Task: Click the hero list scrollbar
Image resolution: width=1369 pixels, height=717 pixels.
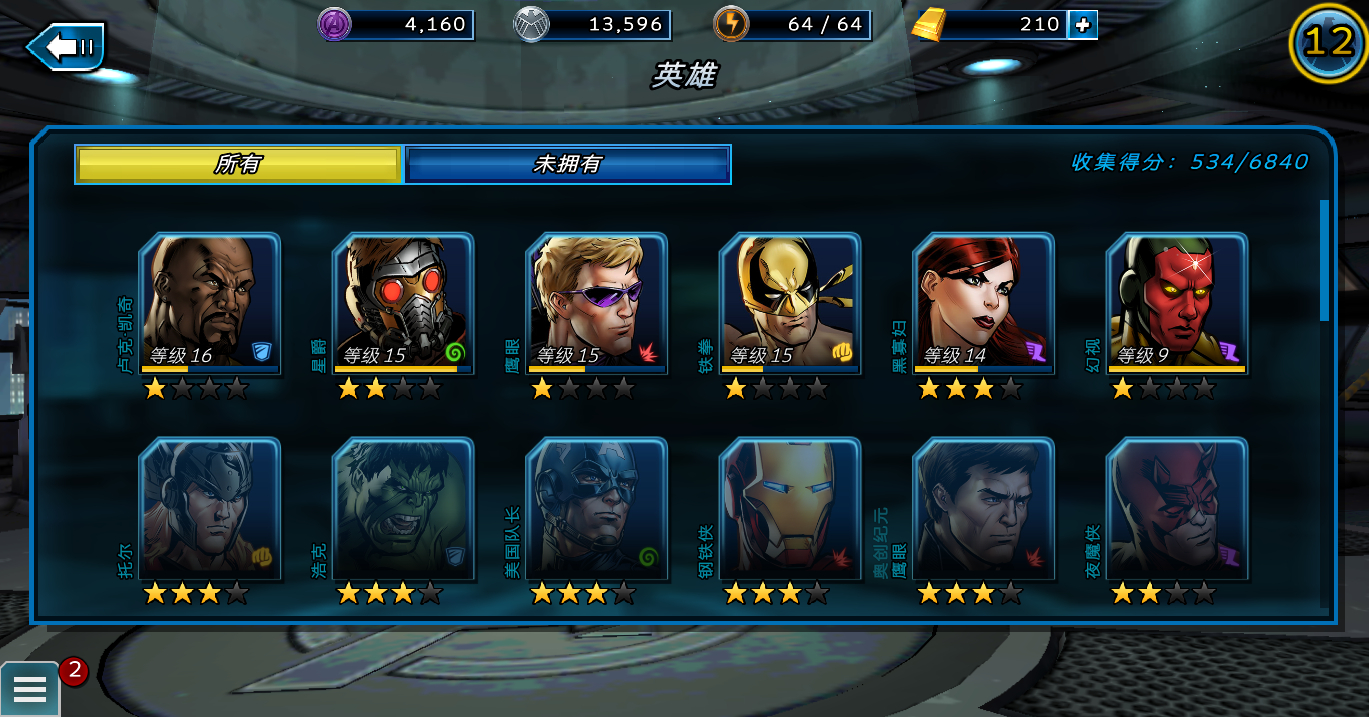Action: click(1324, 260)
